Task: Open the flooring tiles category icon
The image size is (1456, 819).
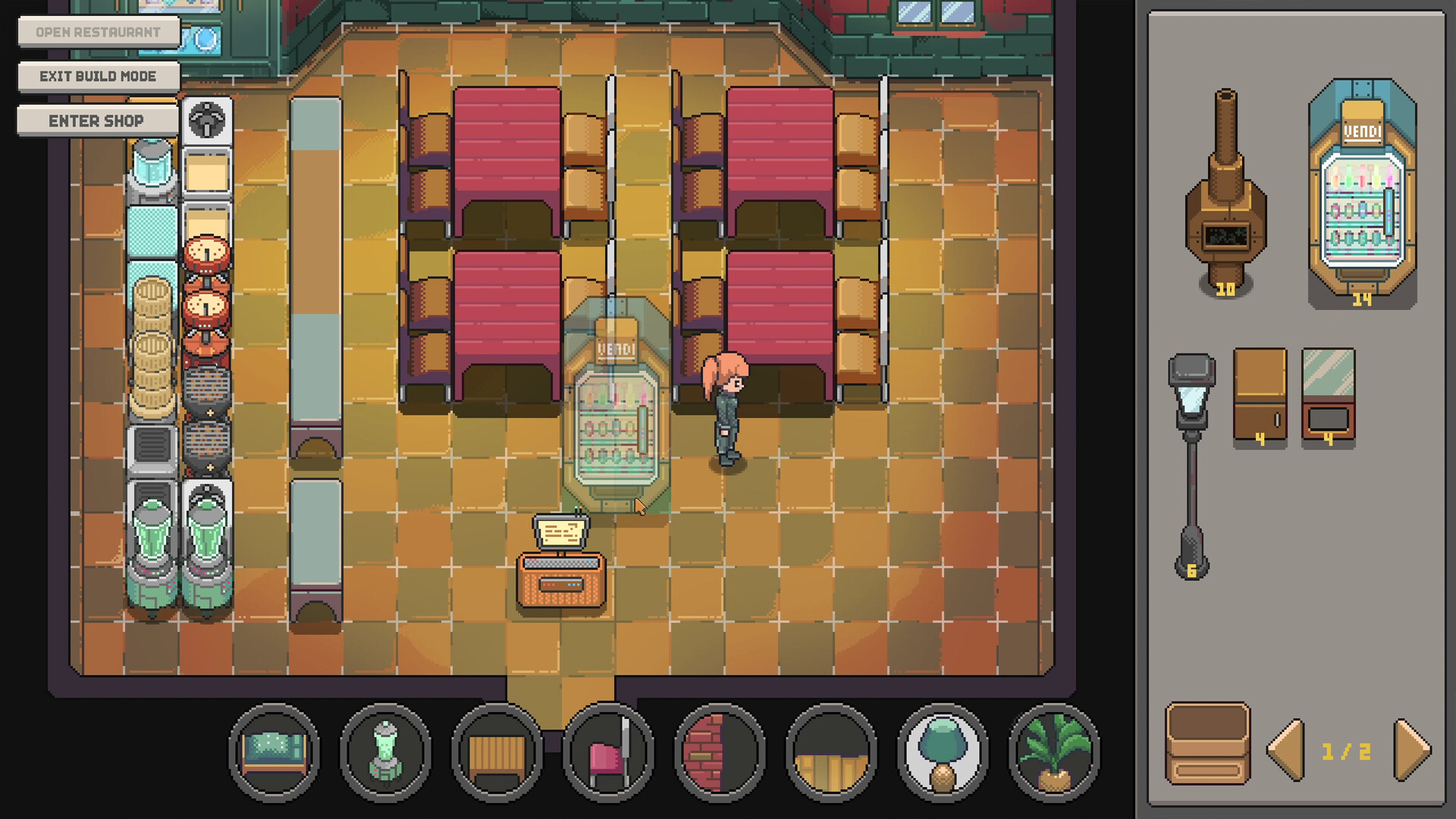Action: (829, 751)
